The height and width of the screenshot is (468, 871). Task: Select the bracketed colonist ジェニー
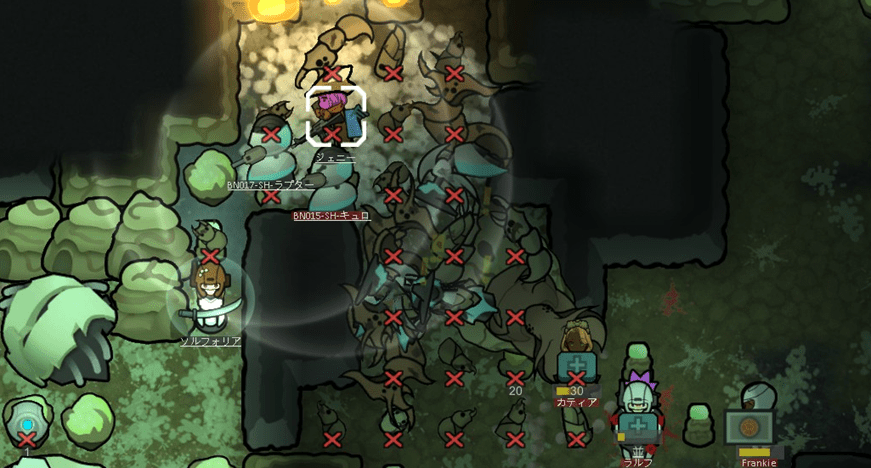335,116
